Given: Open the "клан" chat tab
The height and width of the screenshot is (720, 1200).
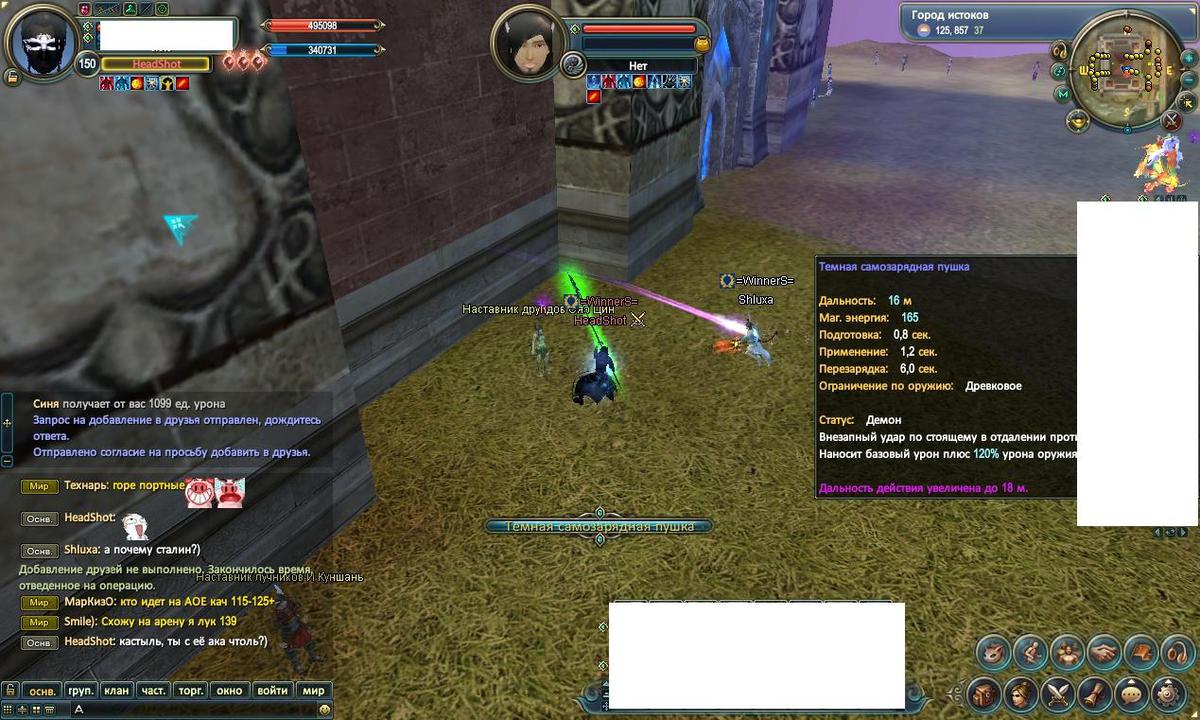Looking at the screenshot, I should click(x=117, y=690).
